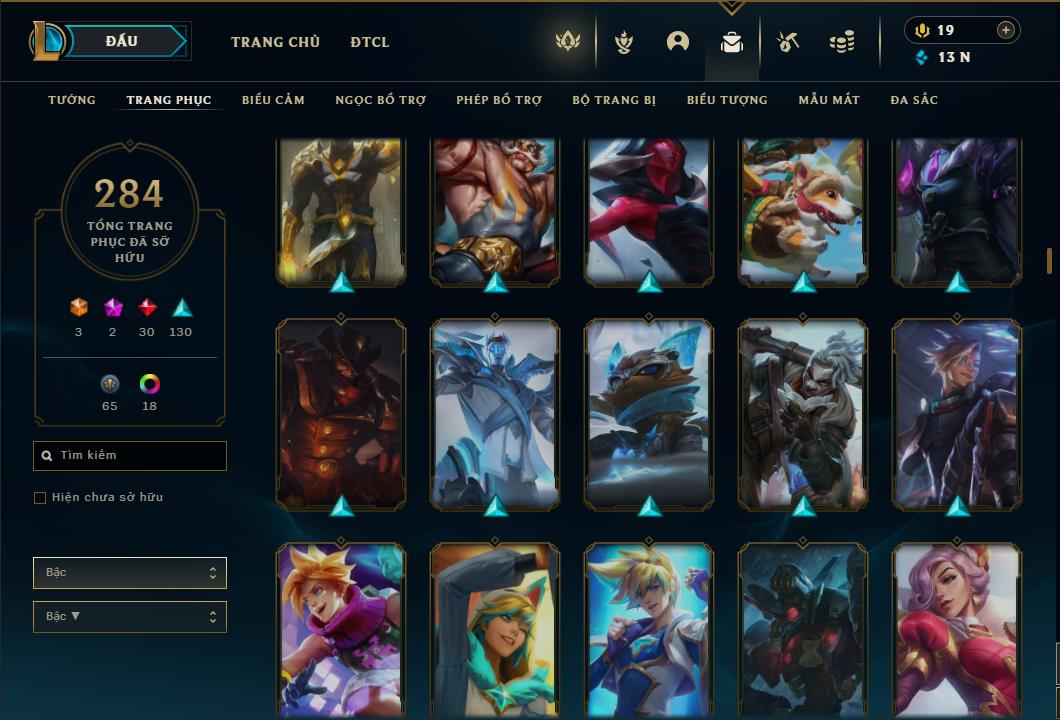Open the MẪU MẮT tab
Screen dimensions: 1060x720
[829, 100]
